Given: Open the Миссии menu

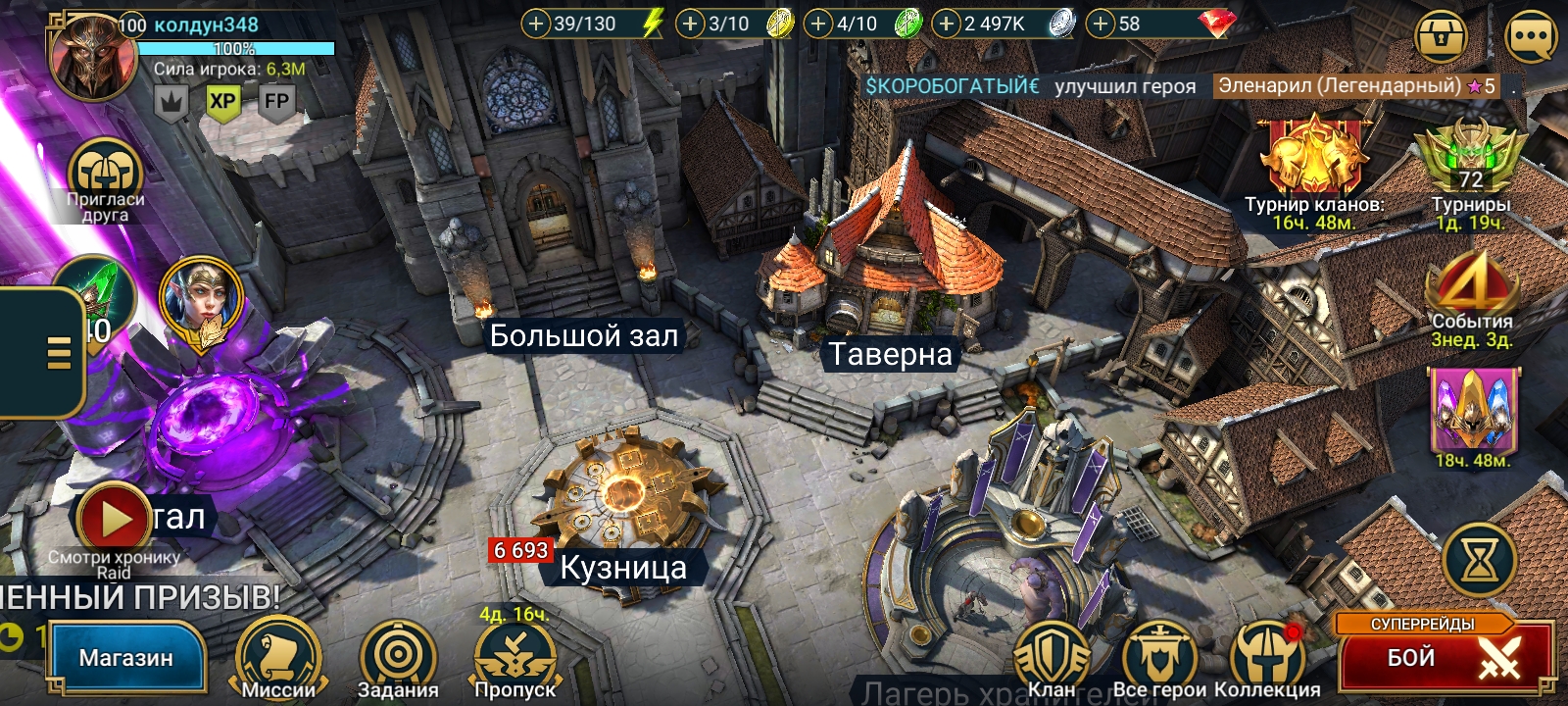Looking at the screenshot, I should click(x=278, y=659).
